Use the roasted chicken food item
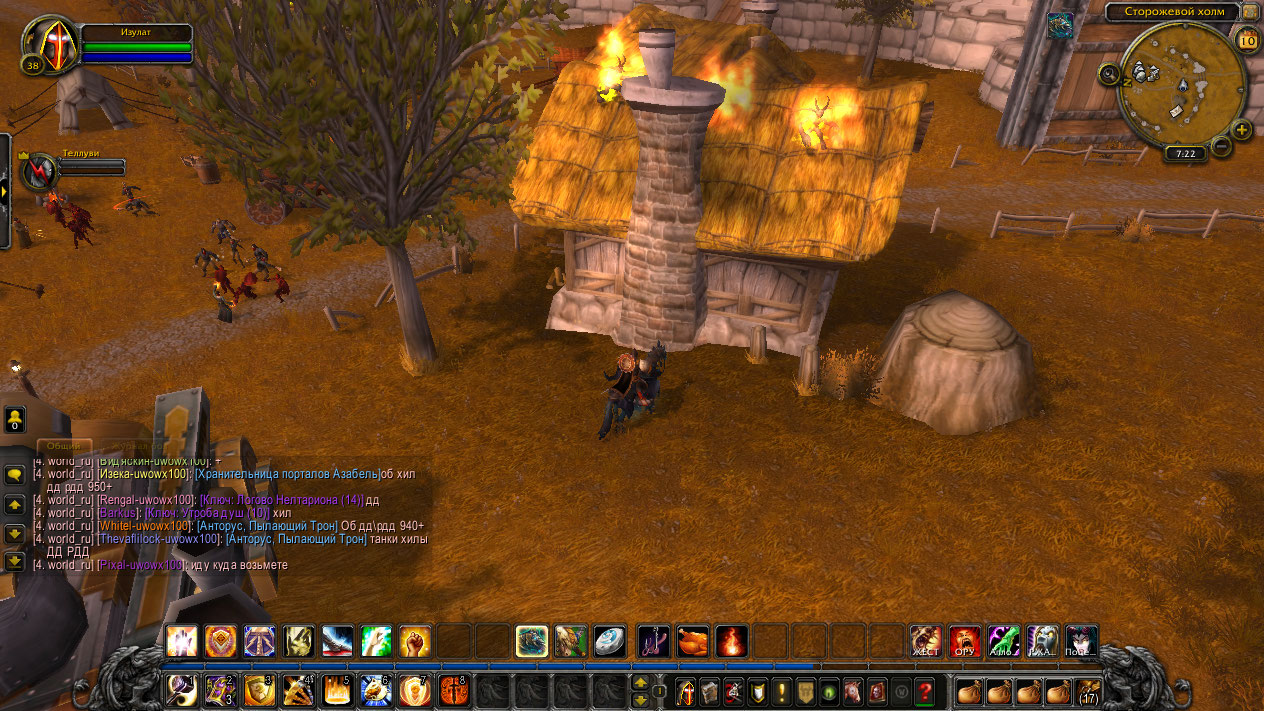Image resolution: width=1264 pixels, height=711 pixels. [692, 641]
